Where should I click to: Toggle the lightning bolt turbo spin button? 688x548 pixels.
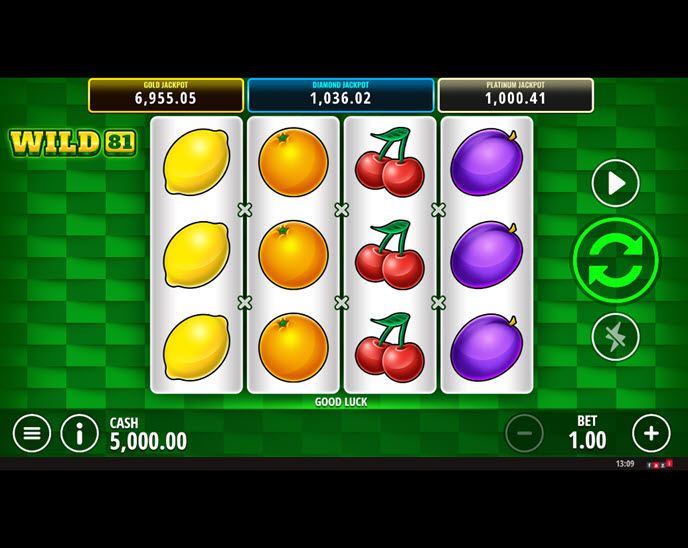[615, 337]
